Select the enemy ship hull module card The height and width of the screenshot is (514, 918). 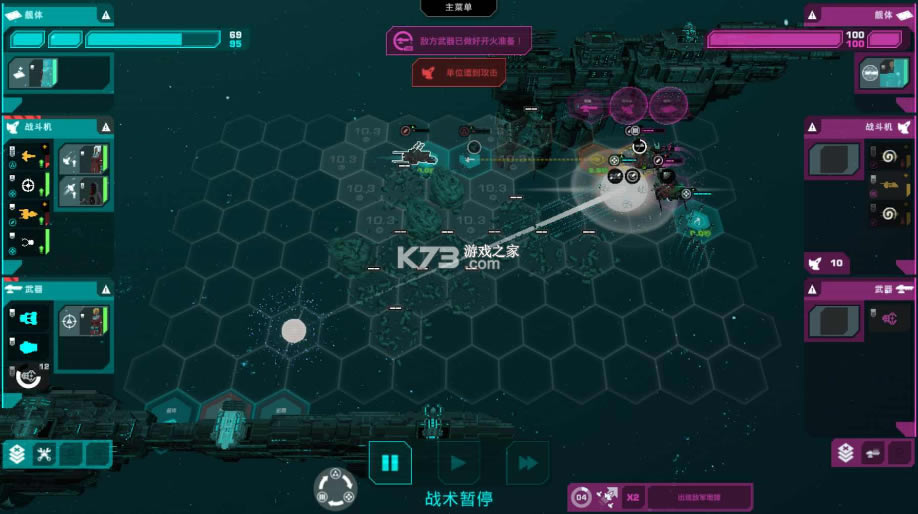(x=883, y=73)
